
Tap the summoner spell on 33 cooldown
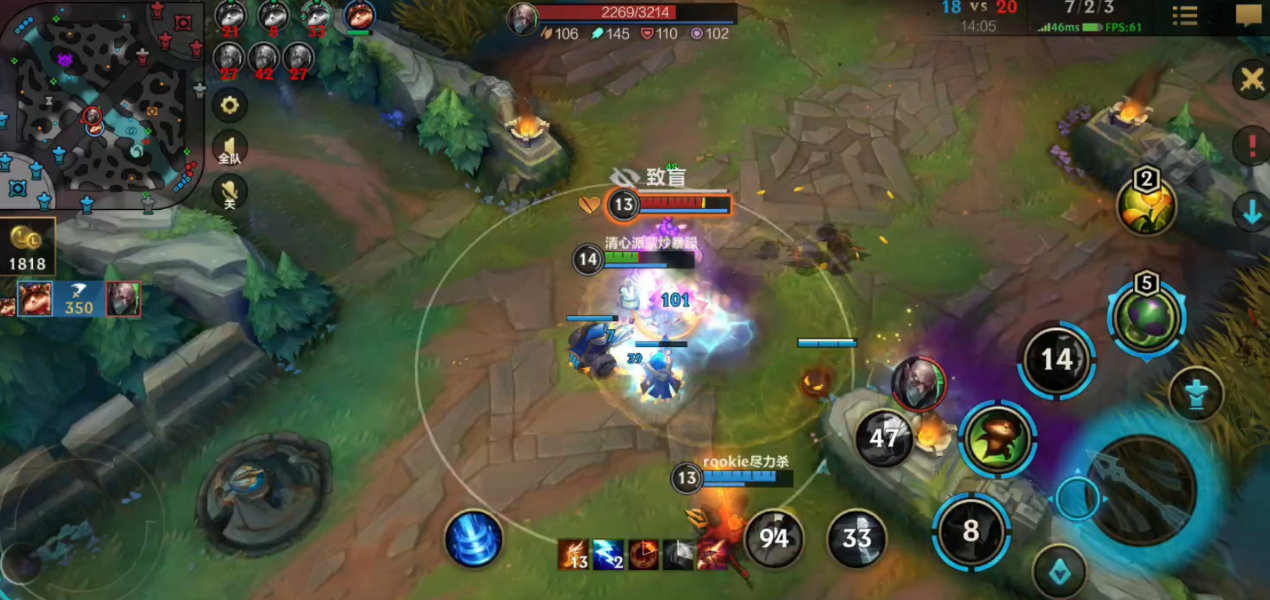click(x=857, y=539)
